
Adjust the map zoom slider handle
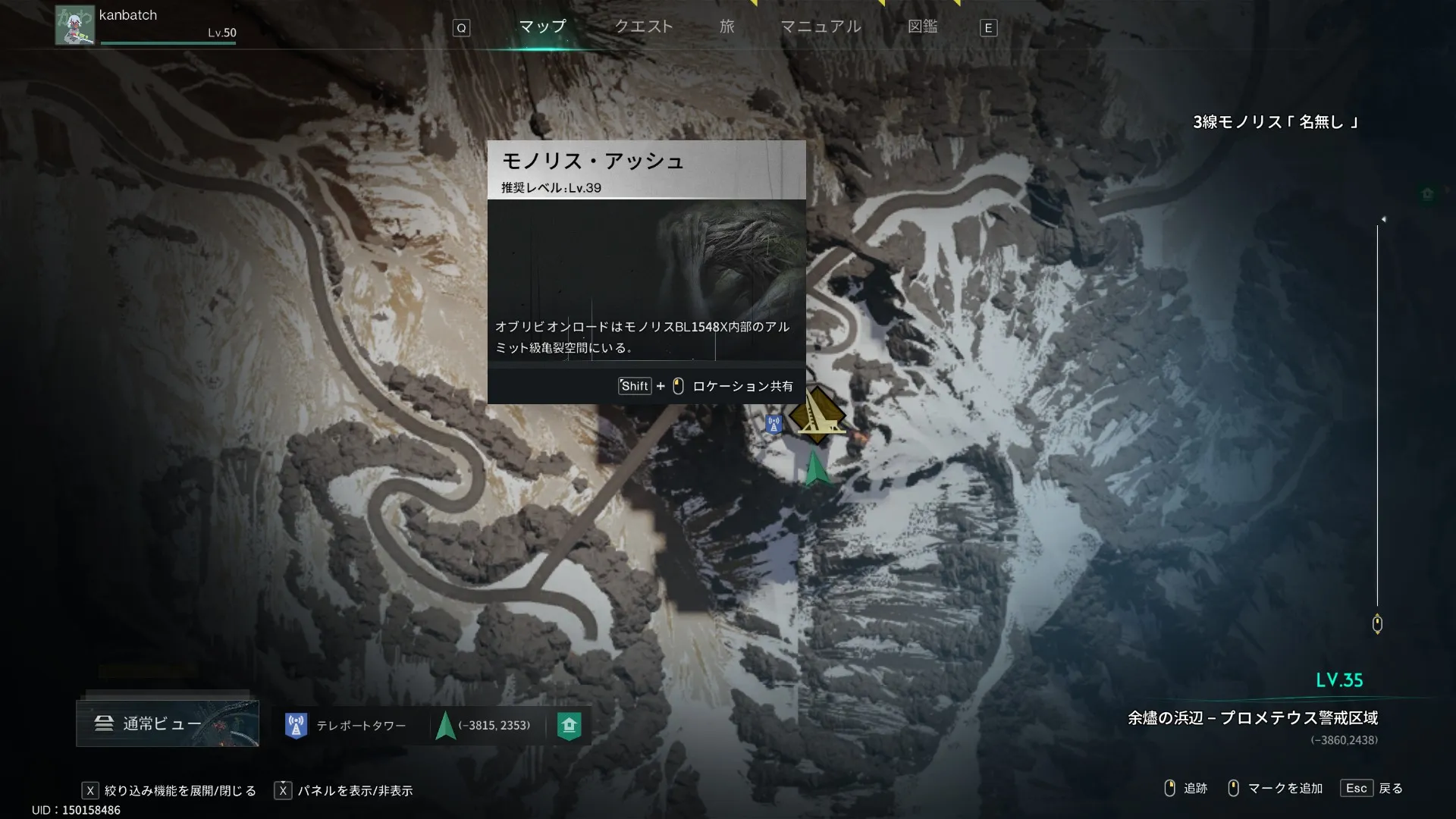pyautogui.click(x=1377, y=624)
